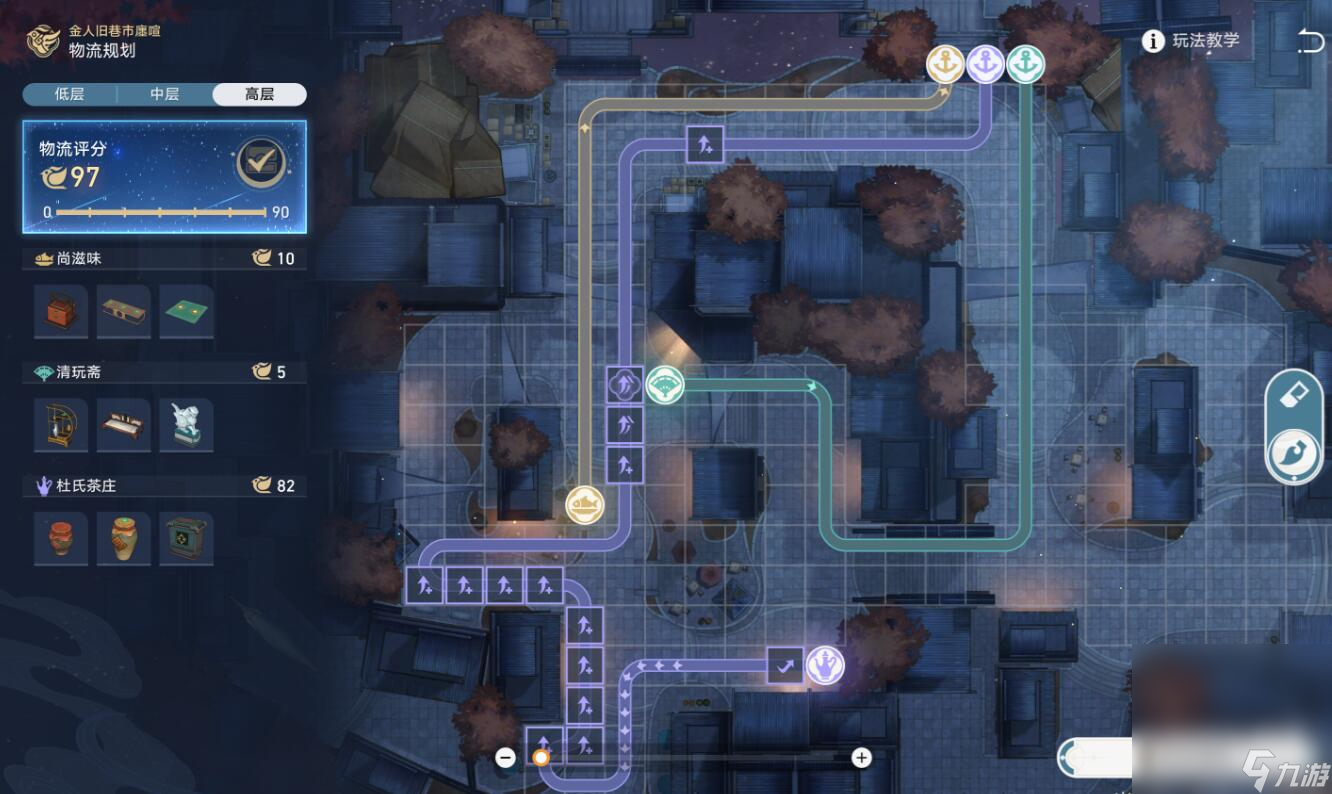Zoom in with the plus button
1332x794 pixels.
click(x=861, y=757)
